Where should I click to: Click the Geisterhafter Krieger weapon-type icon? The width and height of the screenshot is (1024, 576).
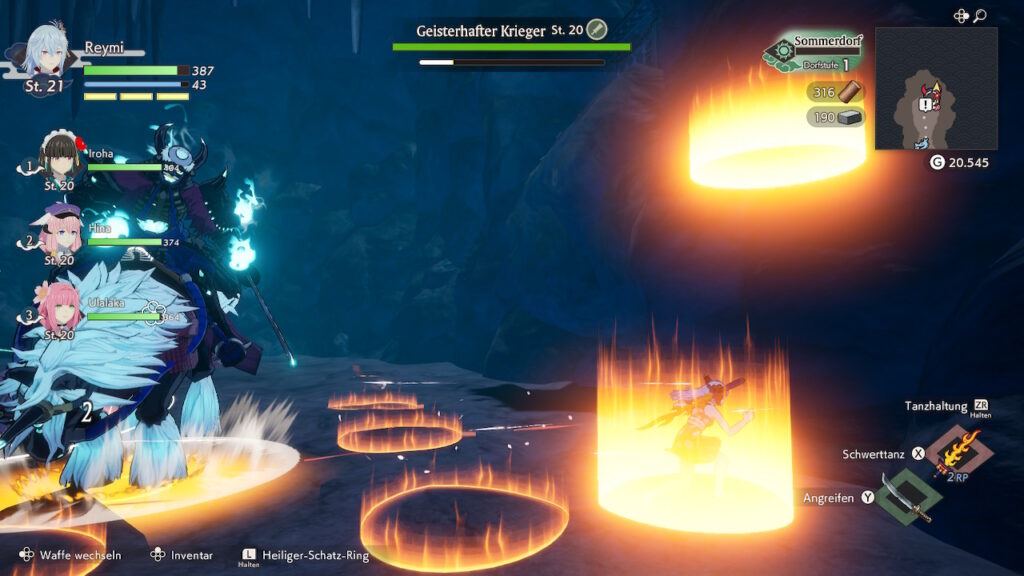(597, 29)
